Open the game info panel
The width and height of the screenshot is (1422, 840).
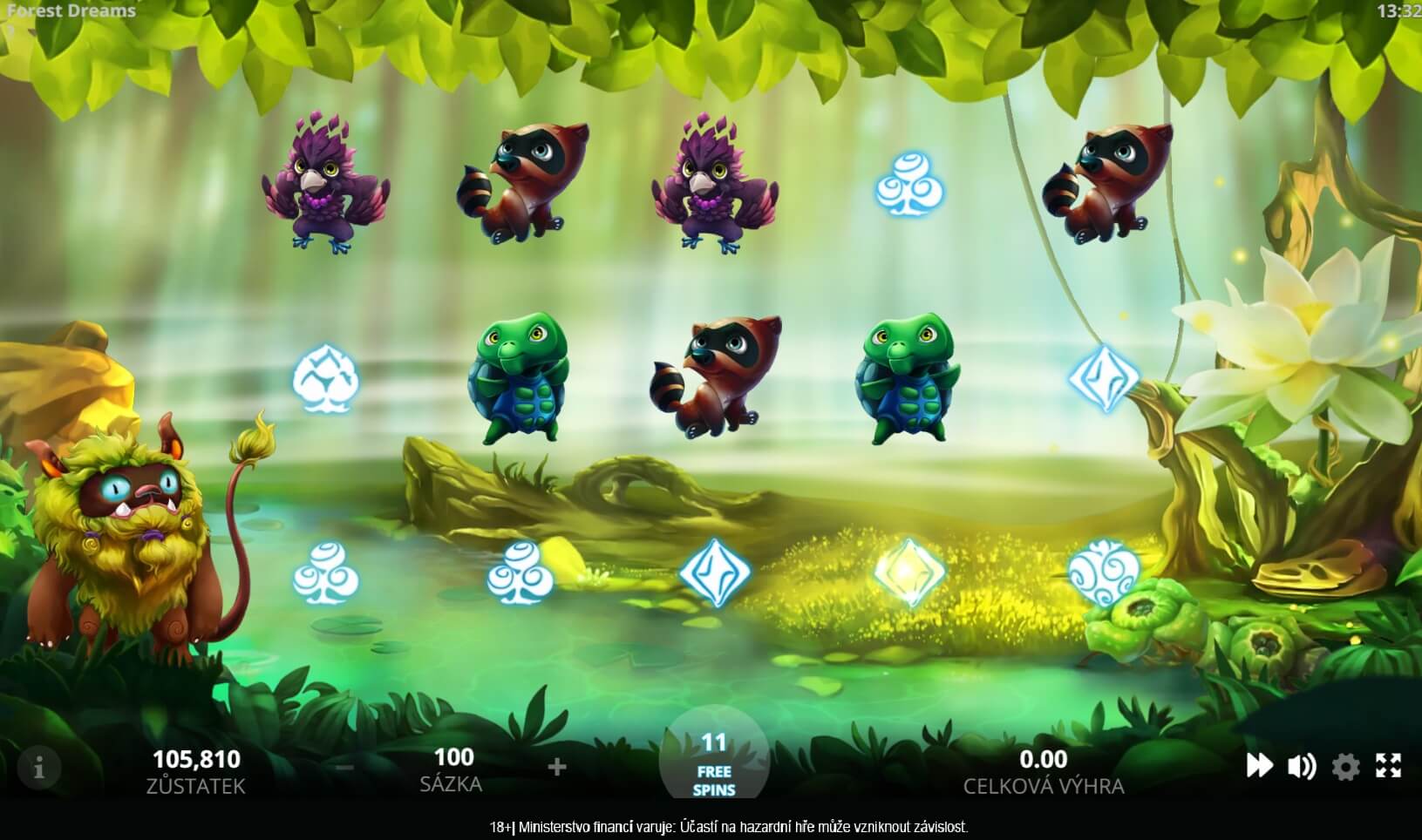pyautogui.click(x=38, y=768)
